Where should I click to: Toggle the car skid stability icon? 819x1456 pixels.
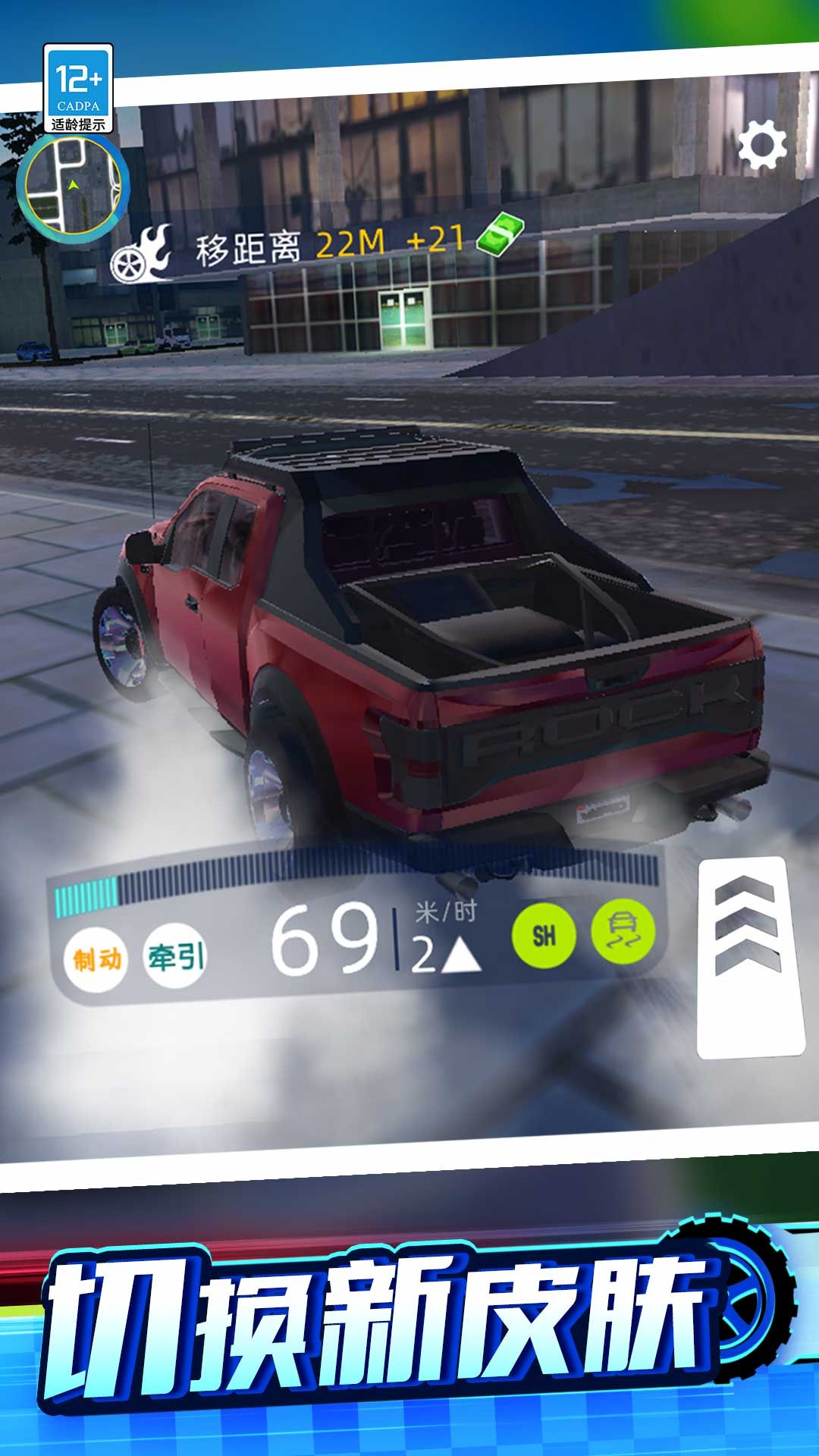[x=623, y=933]
